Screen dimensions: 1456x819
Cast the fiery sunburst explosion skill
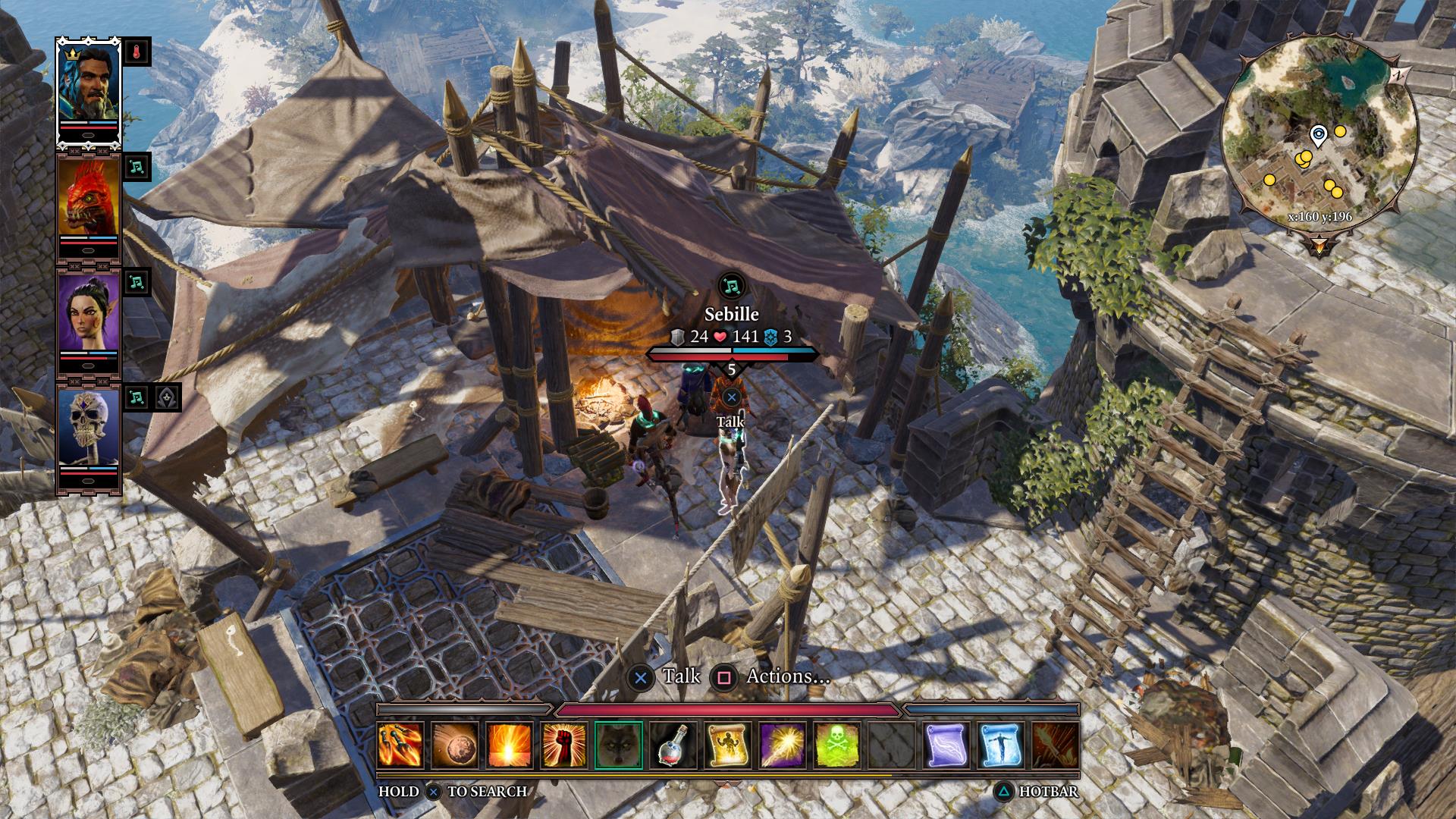click(510, 745)
